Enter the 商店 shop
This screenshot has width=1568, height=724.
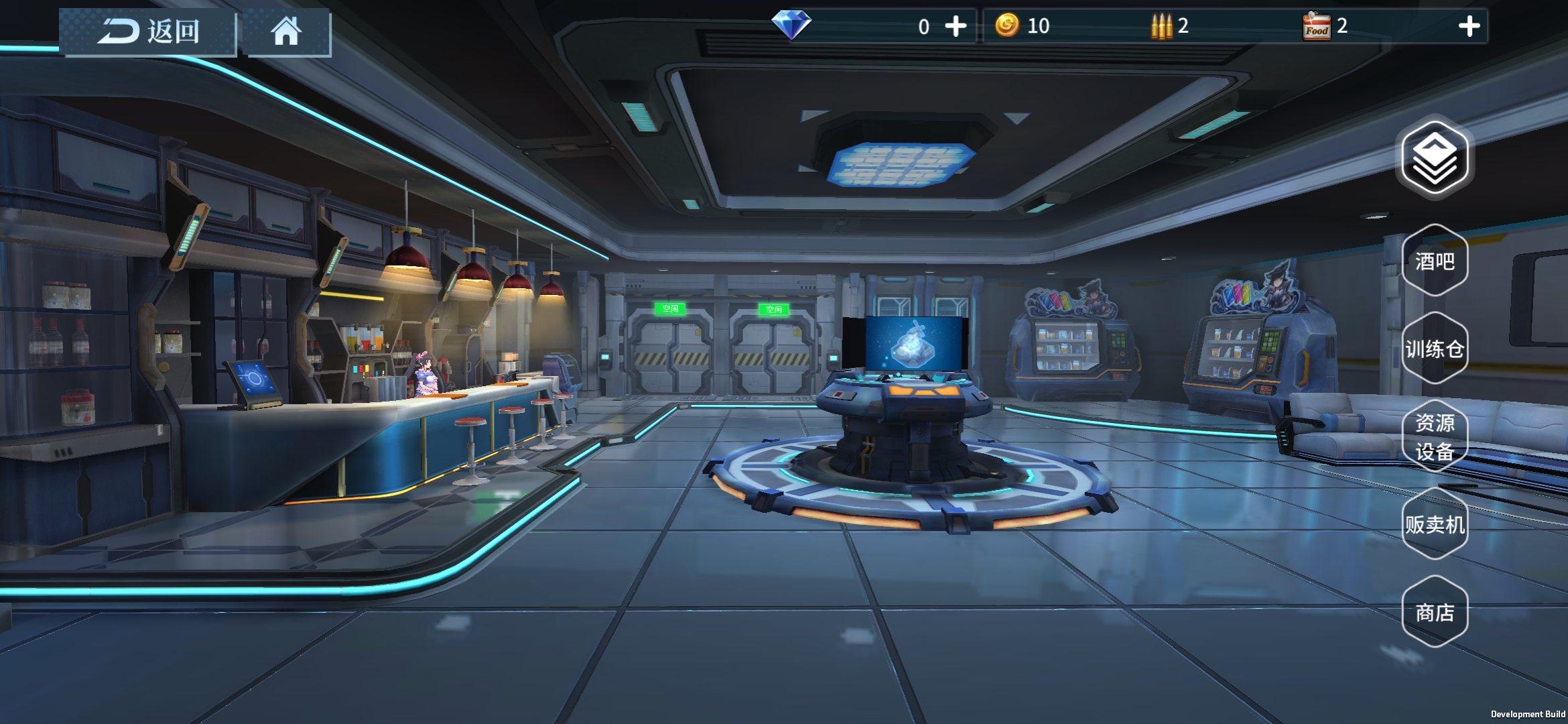click(1435, 612)
